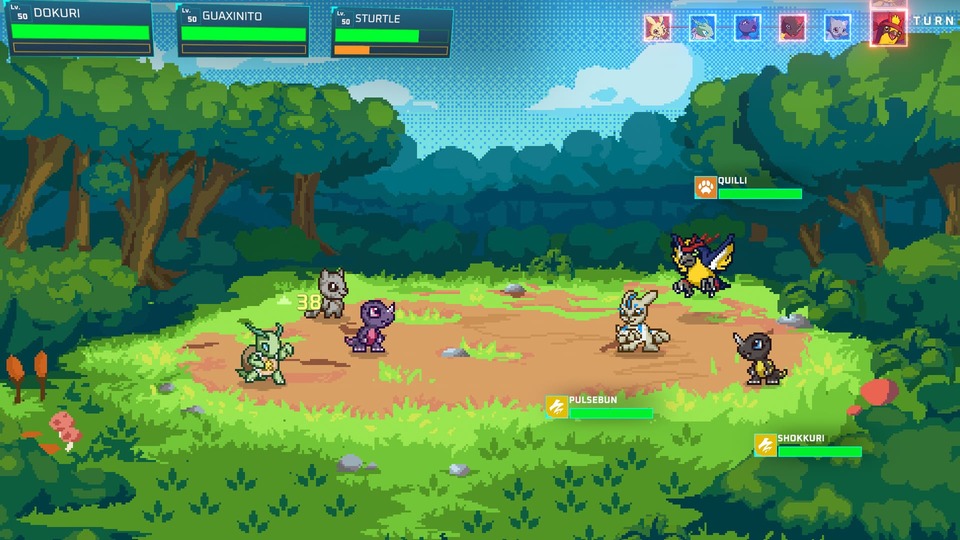Select Sturtle's party status panel
Viewport: 960px width, 540px height.
(x=391, y=33)
